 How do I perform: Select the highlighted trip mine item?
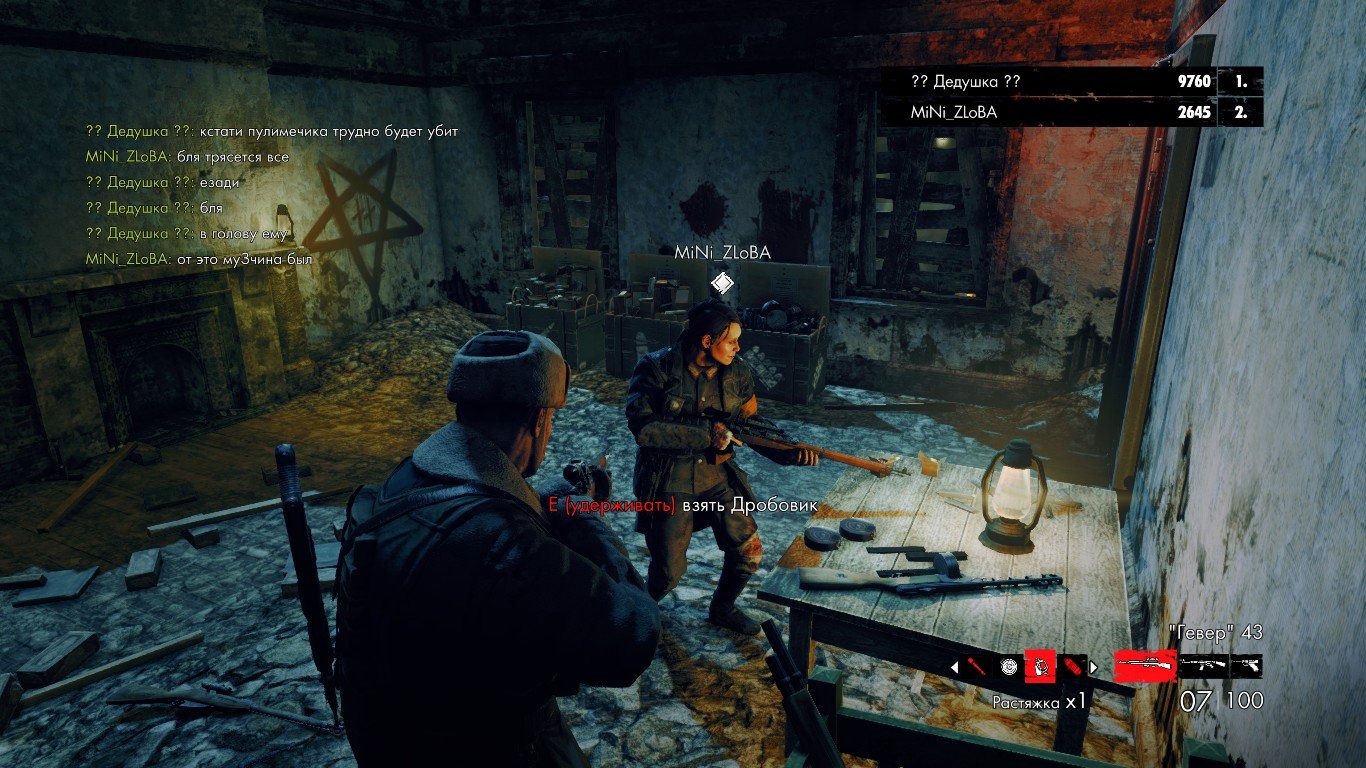tap(1041, 666)
